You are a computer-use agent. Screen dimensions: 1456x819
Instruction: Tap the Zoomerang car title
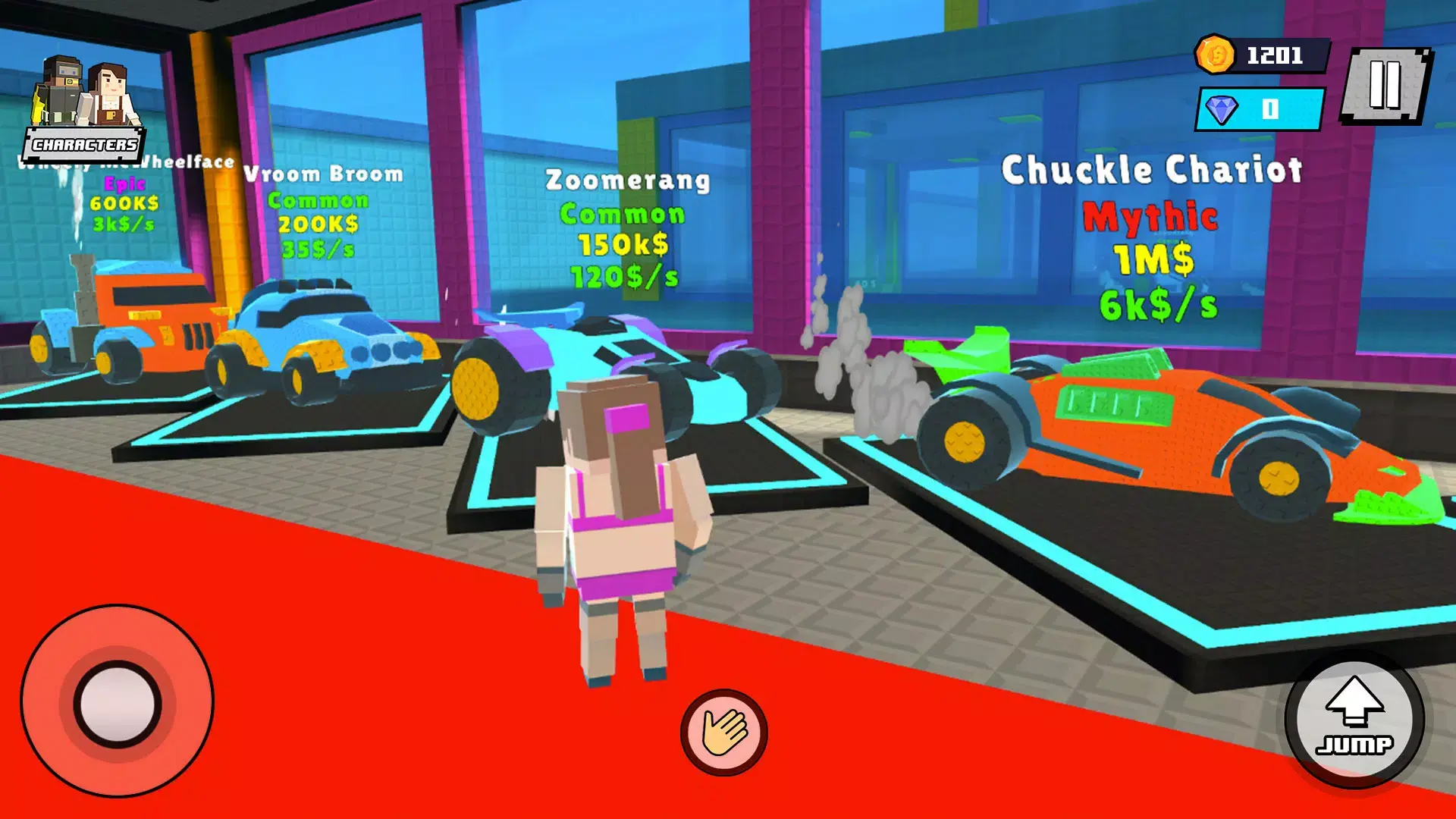pyautogui.click(x=627, y=179)
